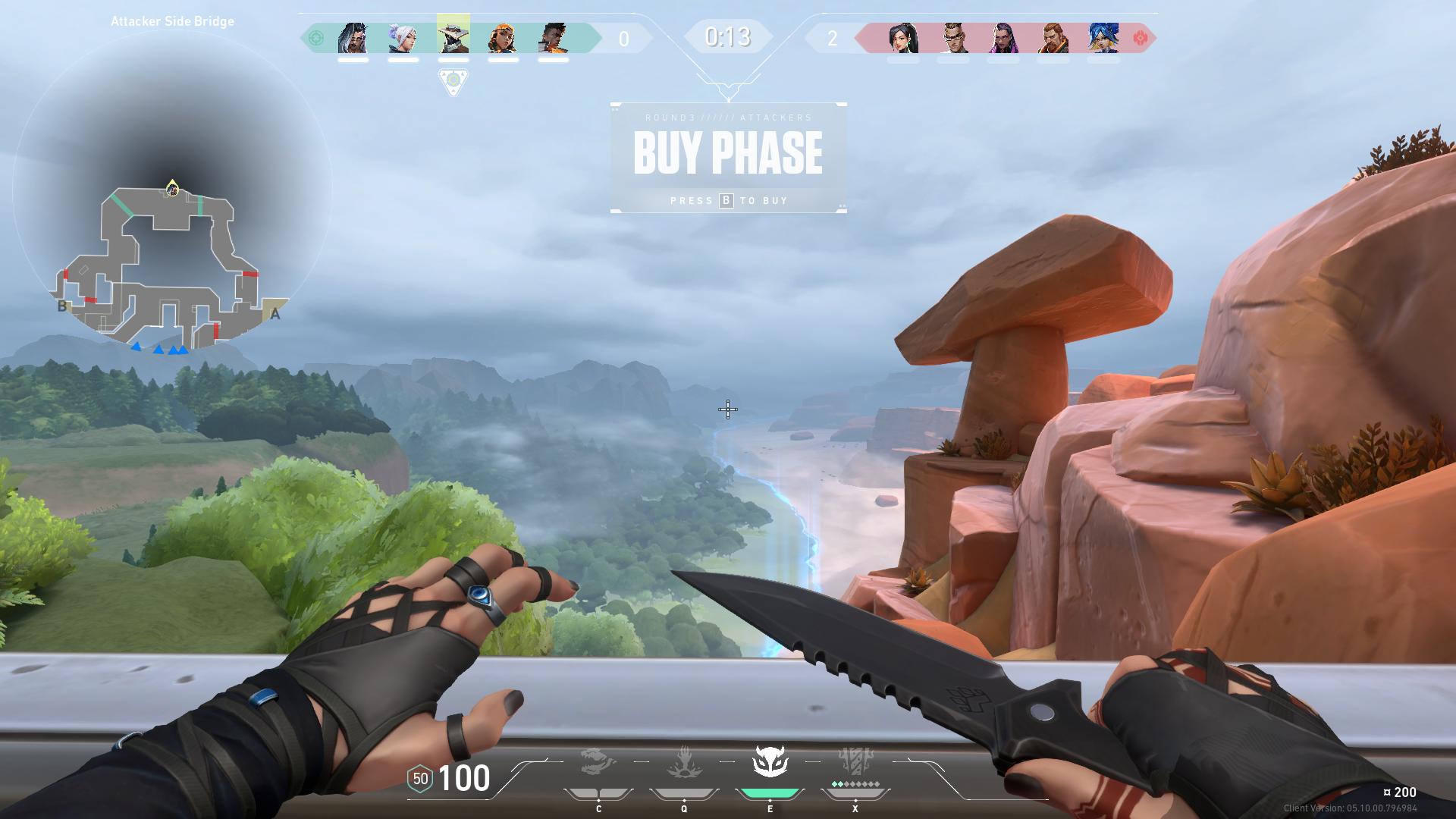1456x819 pixels.
Task: Select Sage's enemy portrait
Action: [903, 38]
